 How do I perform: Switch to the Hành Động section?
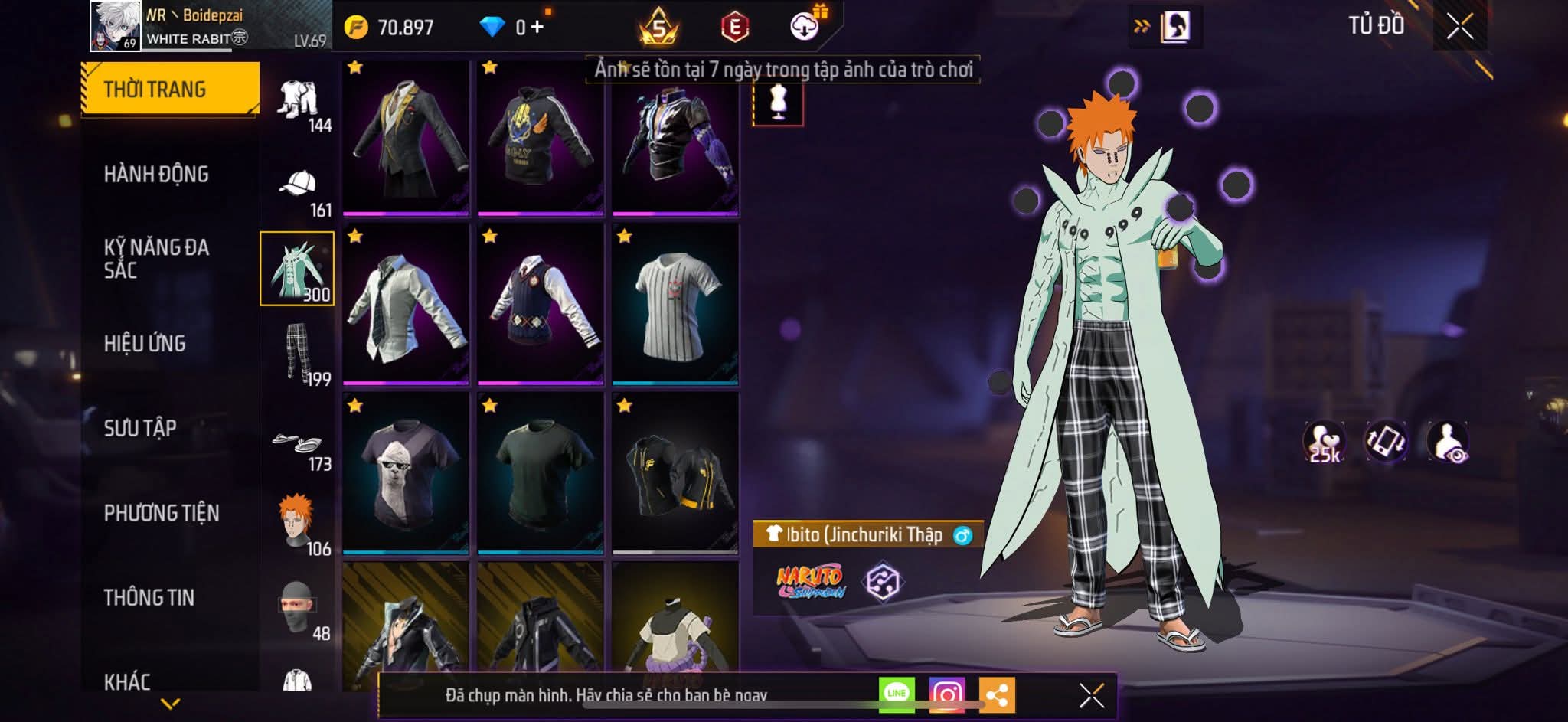tap(156, 175)
